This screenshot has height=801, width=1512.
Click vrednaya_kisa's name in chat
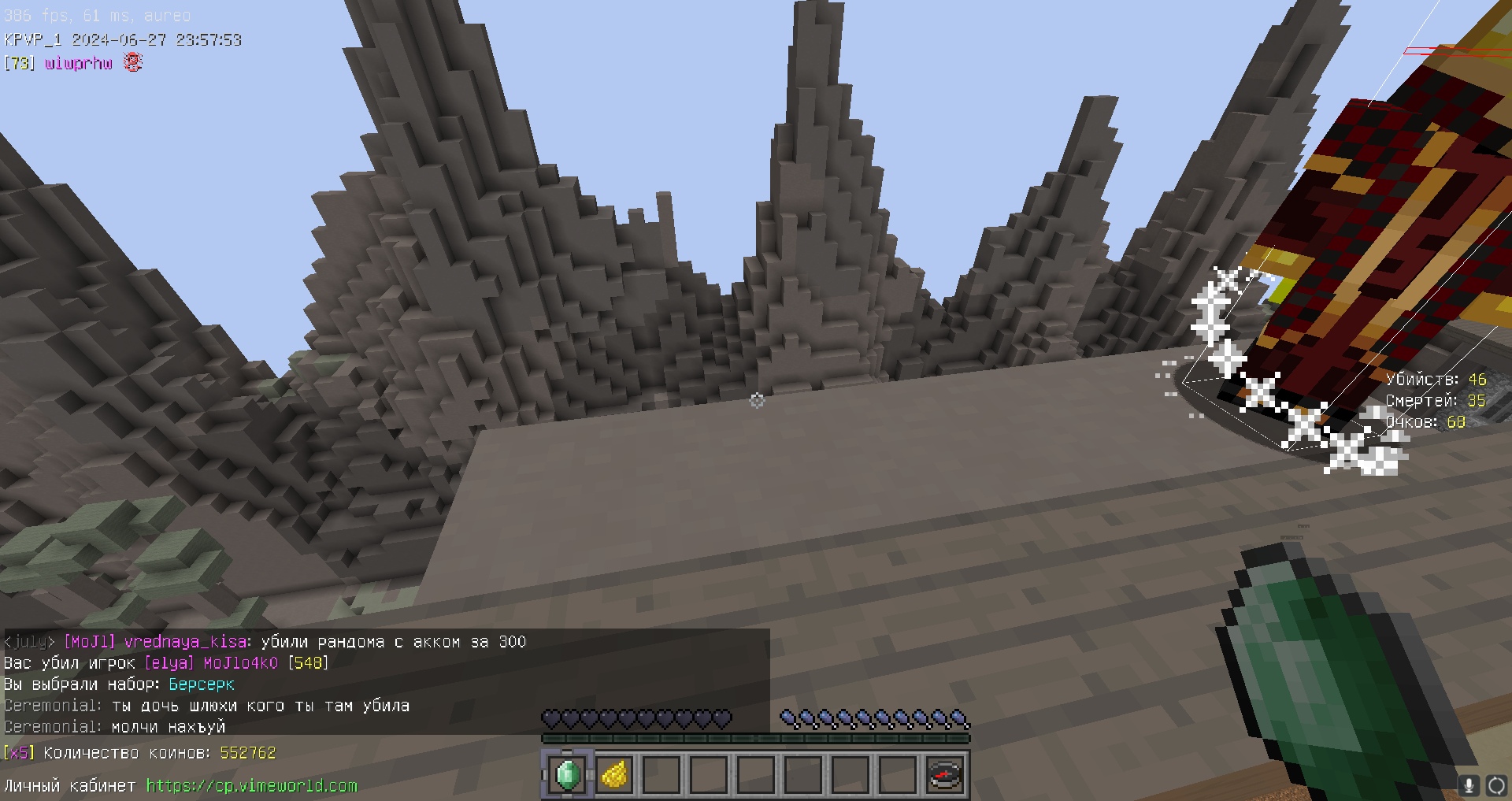pos(185,642)
